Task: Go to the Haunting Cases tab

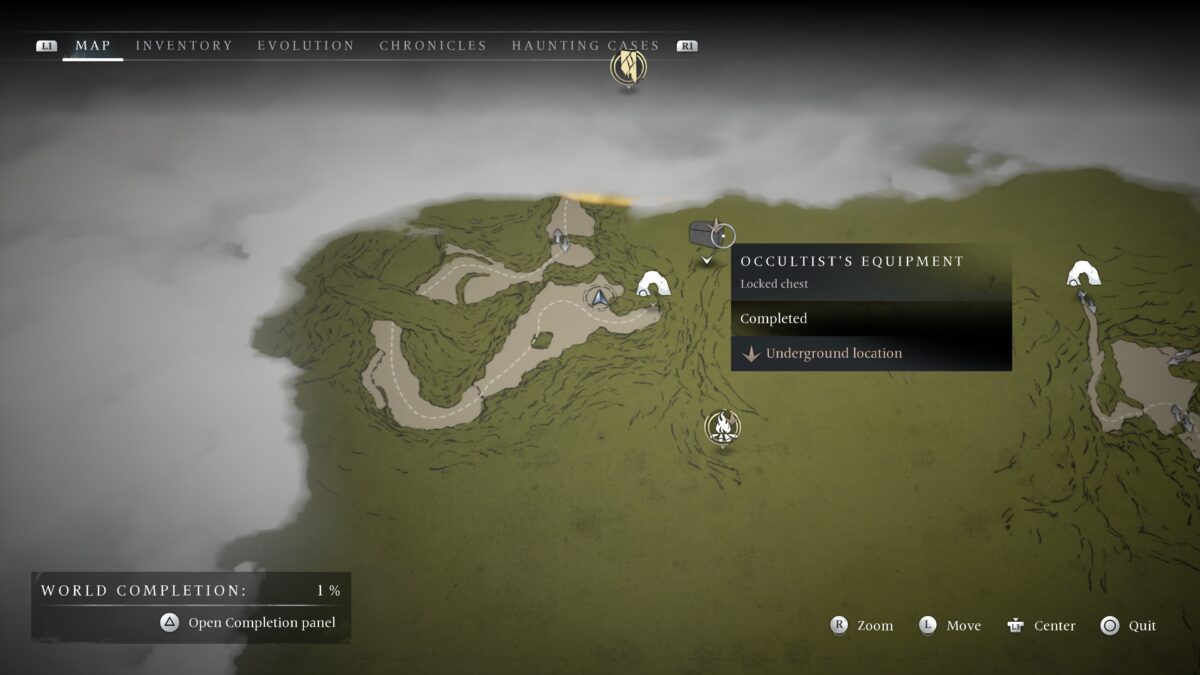Action: pyautogui.click(x=585, y=46)
